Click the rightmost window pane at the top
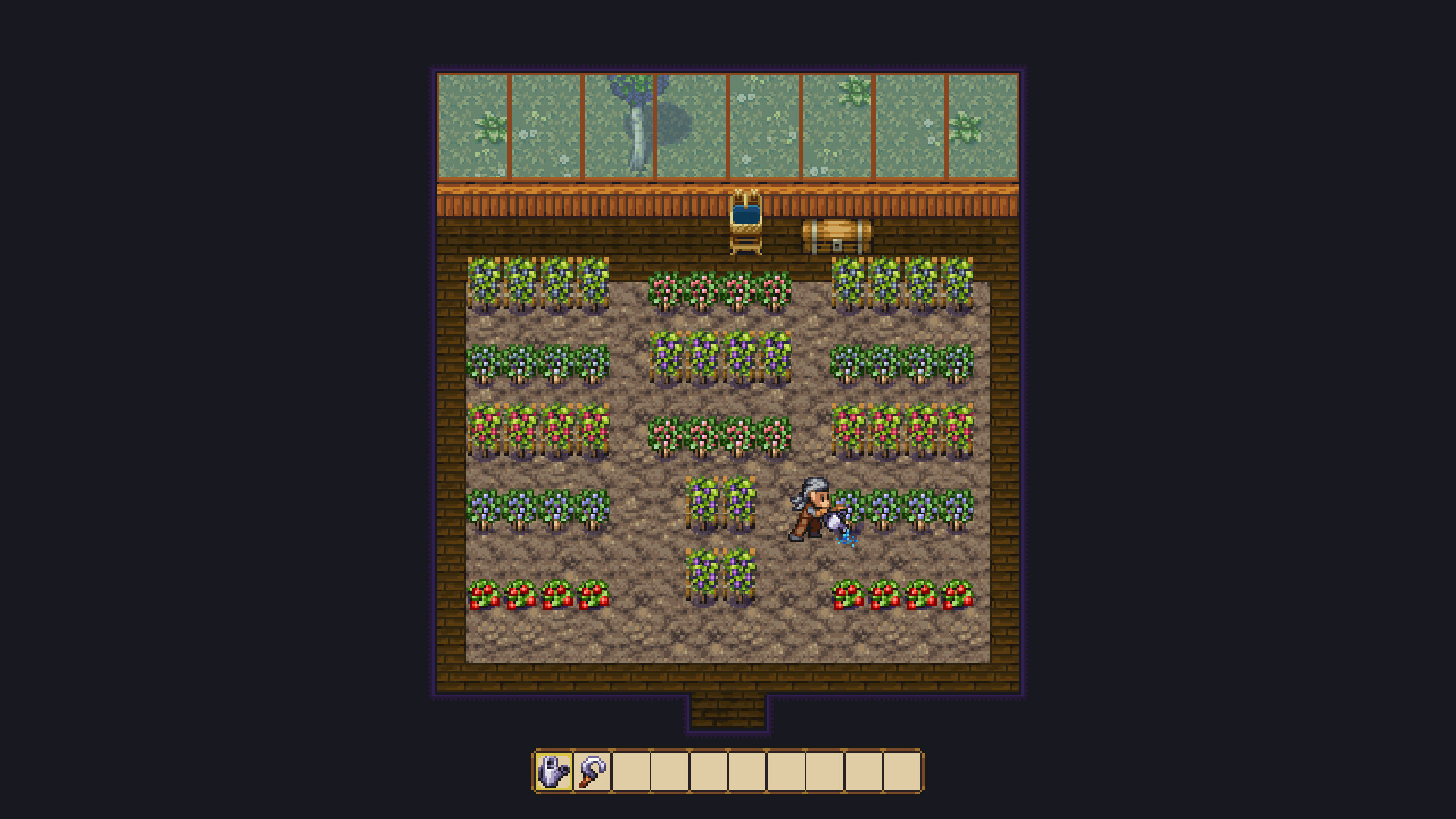Screen dimensions: 1456x819 coord(982,125)
